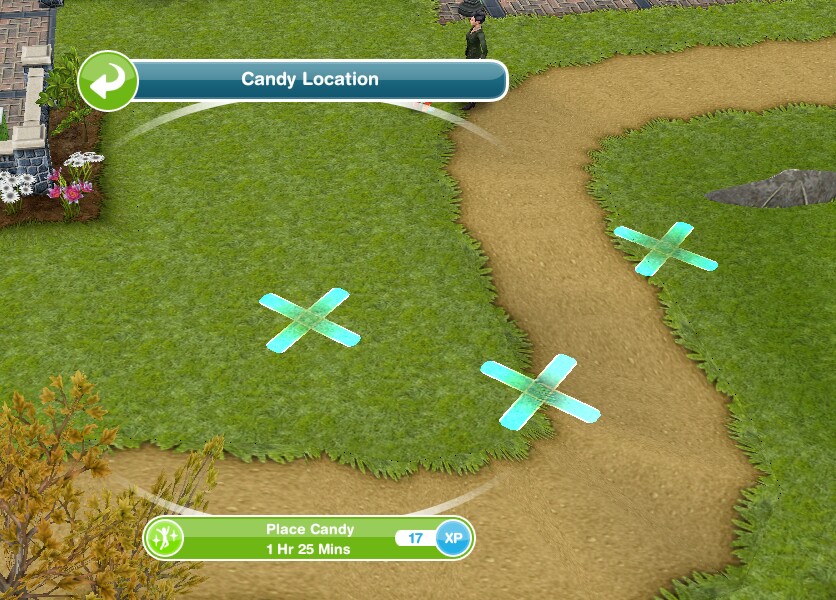This screenshot has height=600, width=836.
Task: Go back using the green arrow button
Action: [108, 80]
